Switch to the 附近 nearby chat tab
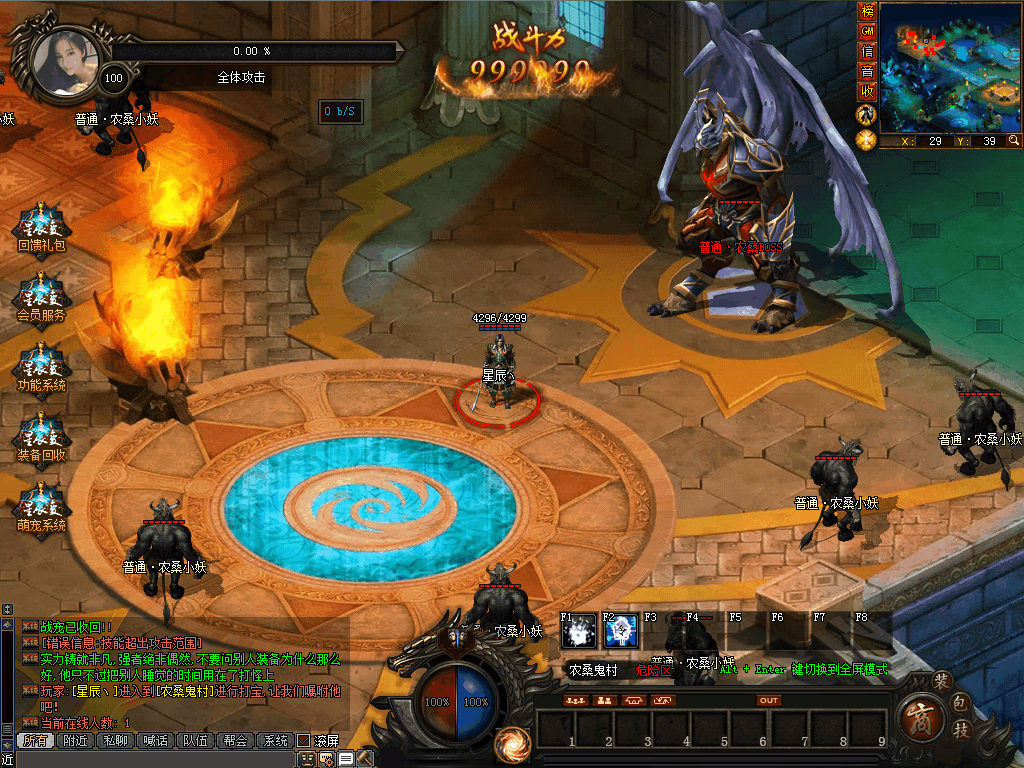1024x768 pixels. click(x=75, y=741)
